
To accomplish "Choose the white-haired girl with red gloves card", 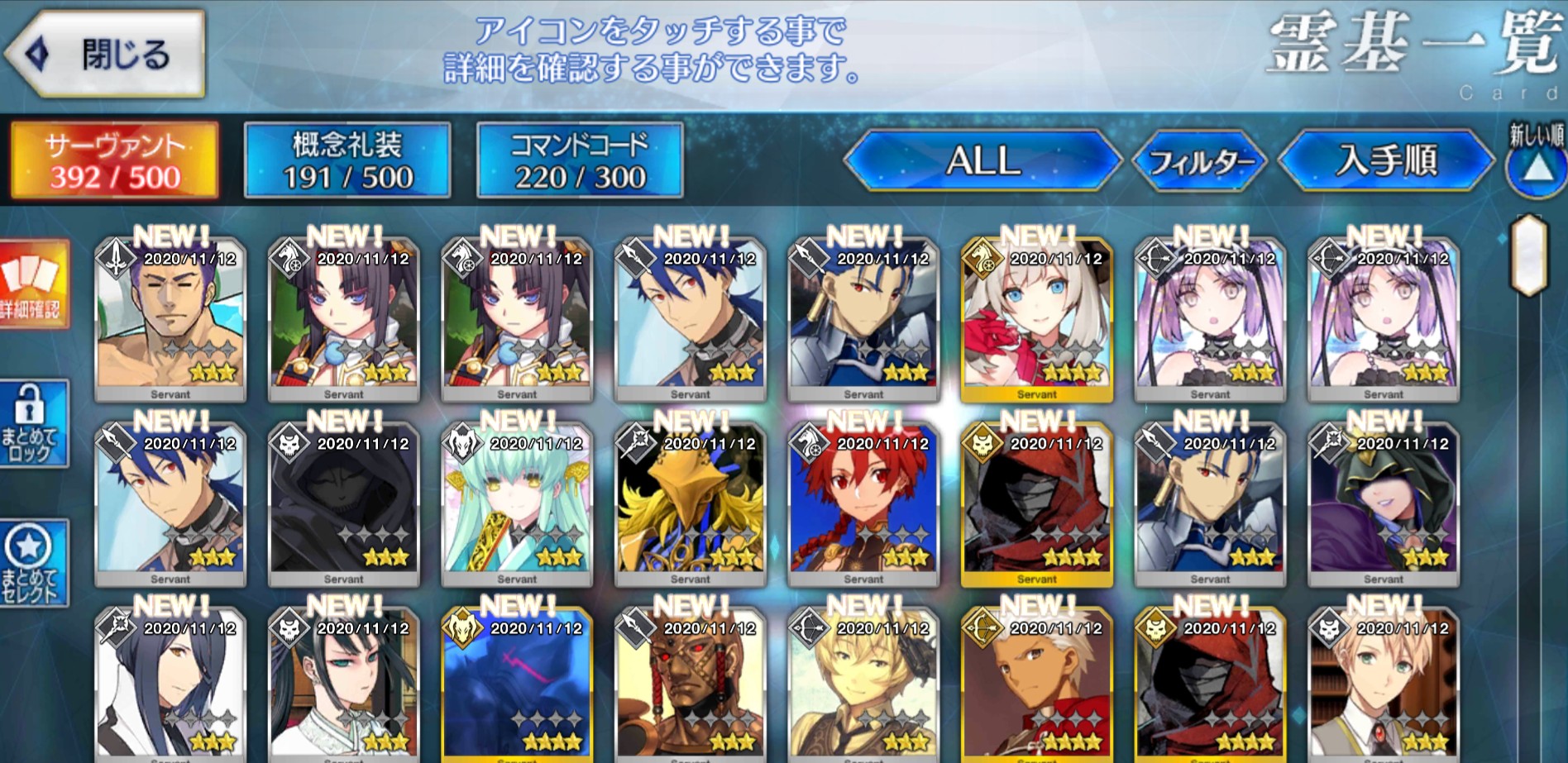I will [1037, 321].
